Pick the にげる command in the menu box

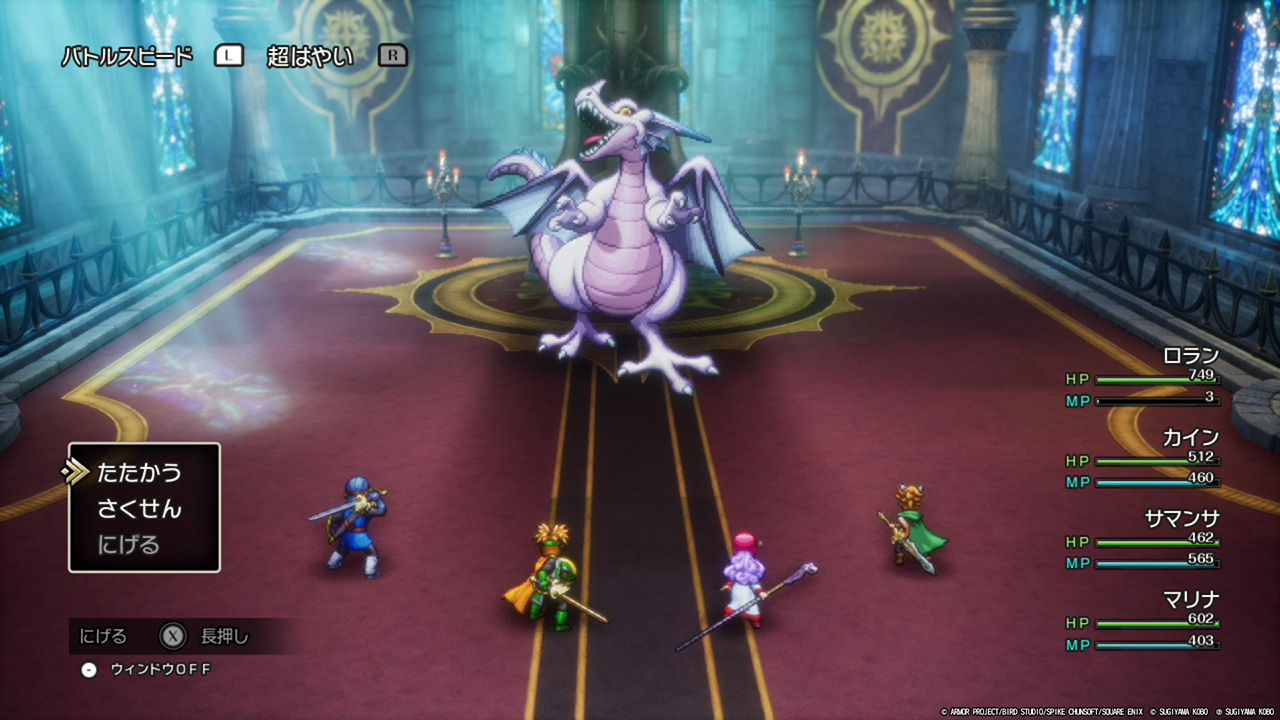click(x=128, y=545)
